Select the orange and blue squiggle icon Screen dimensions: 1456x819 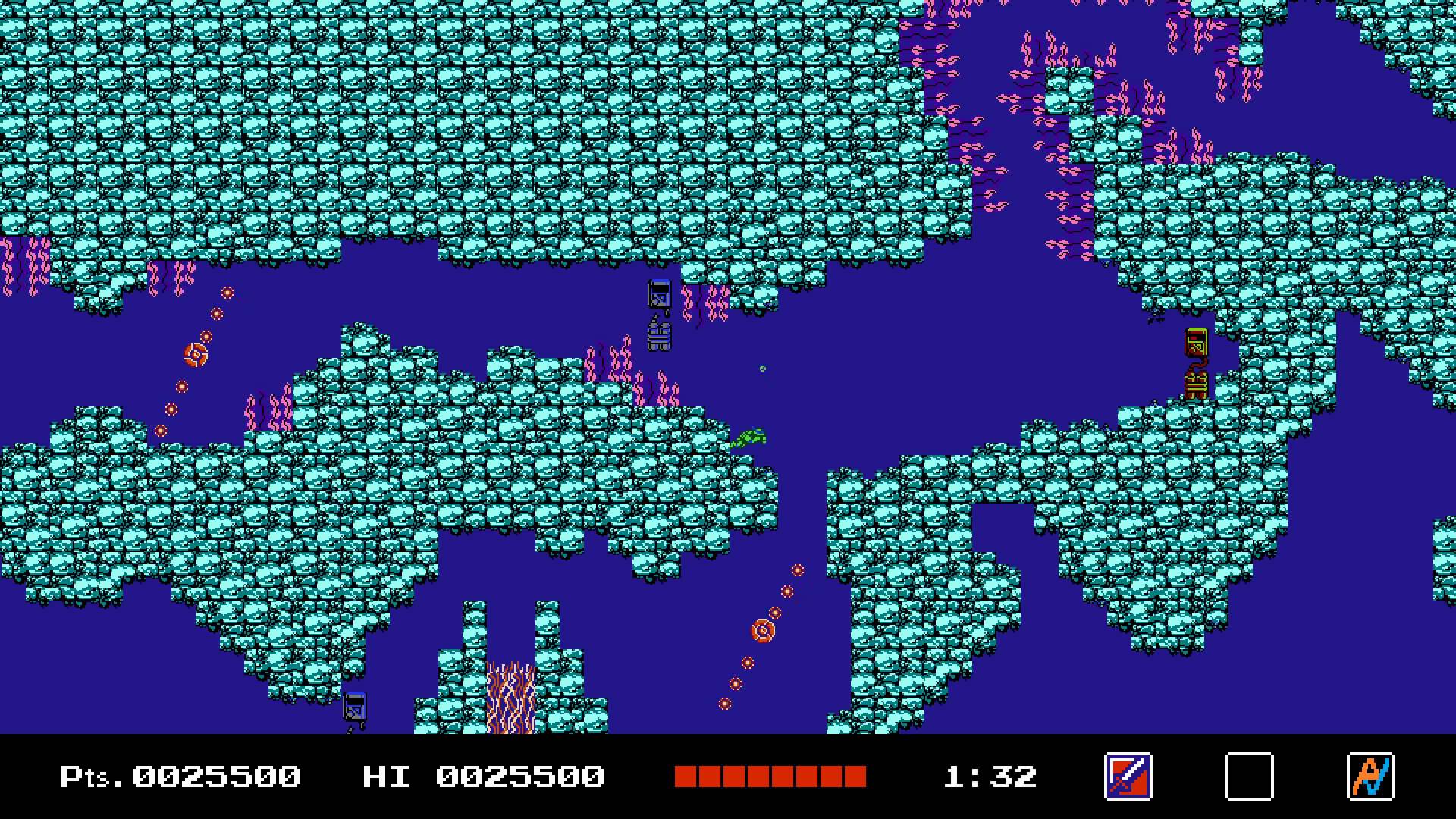1370,777
